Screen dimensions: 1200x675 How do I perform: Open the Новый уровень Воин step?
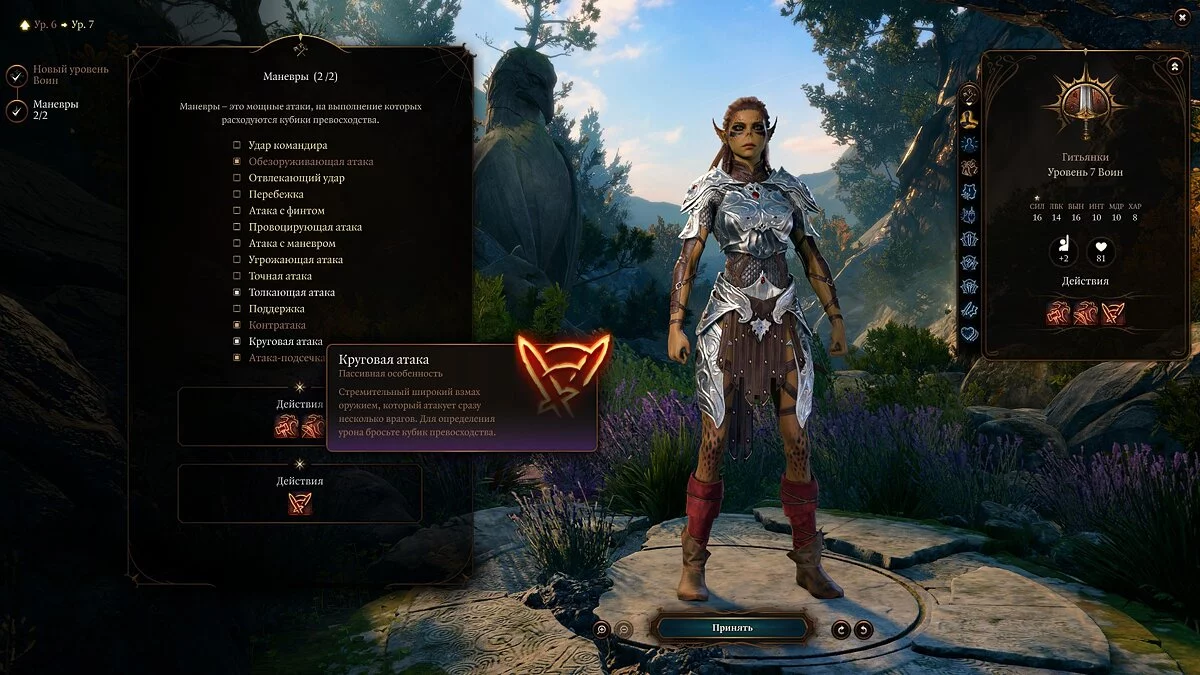pos(17,75)
